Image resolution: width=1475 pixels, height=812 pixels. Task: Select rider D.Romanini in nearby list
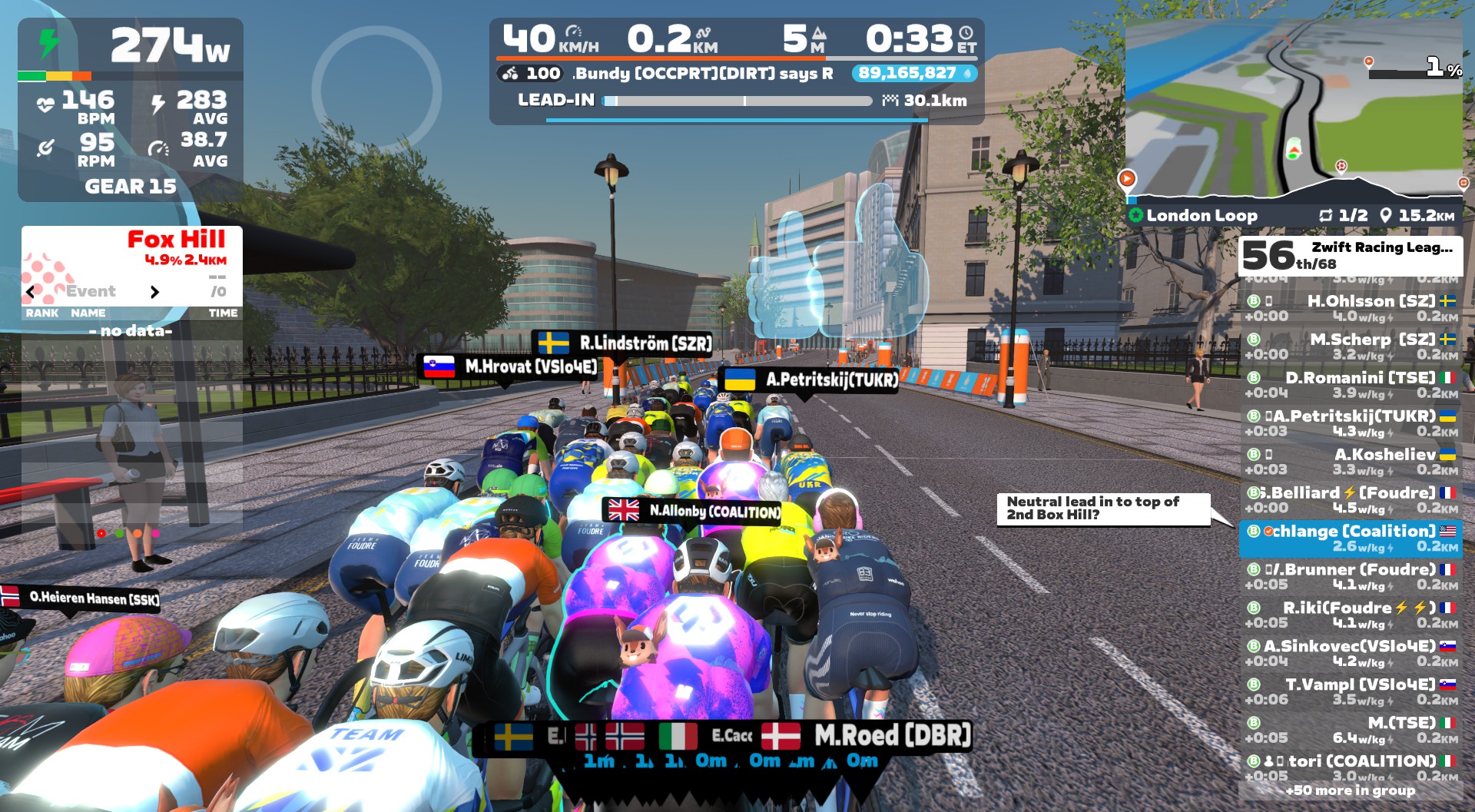1351,385
